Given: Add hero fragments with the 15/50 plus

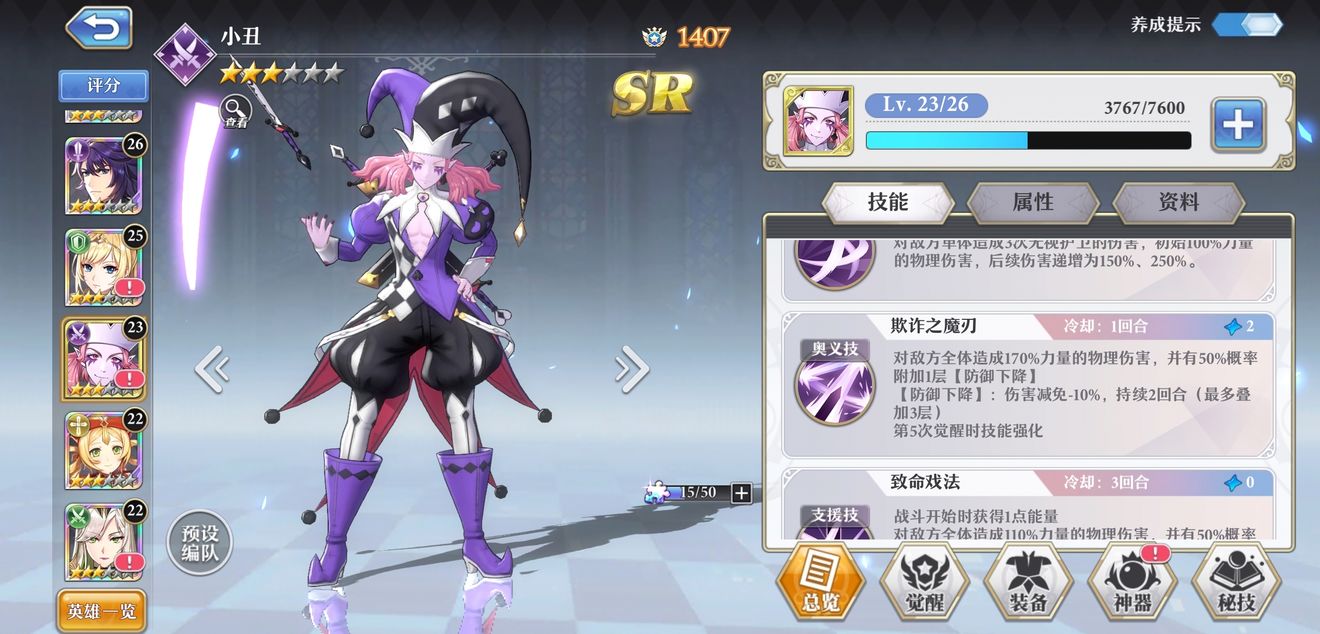Looking at the screenshot, I should tap(741, 492).
